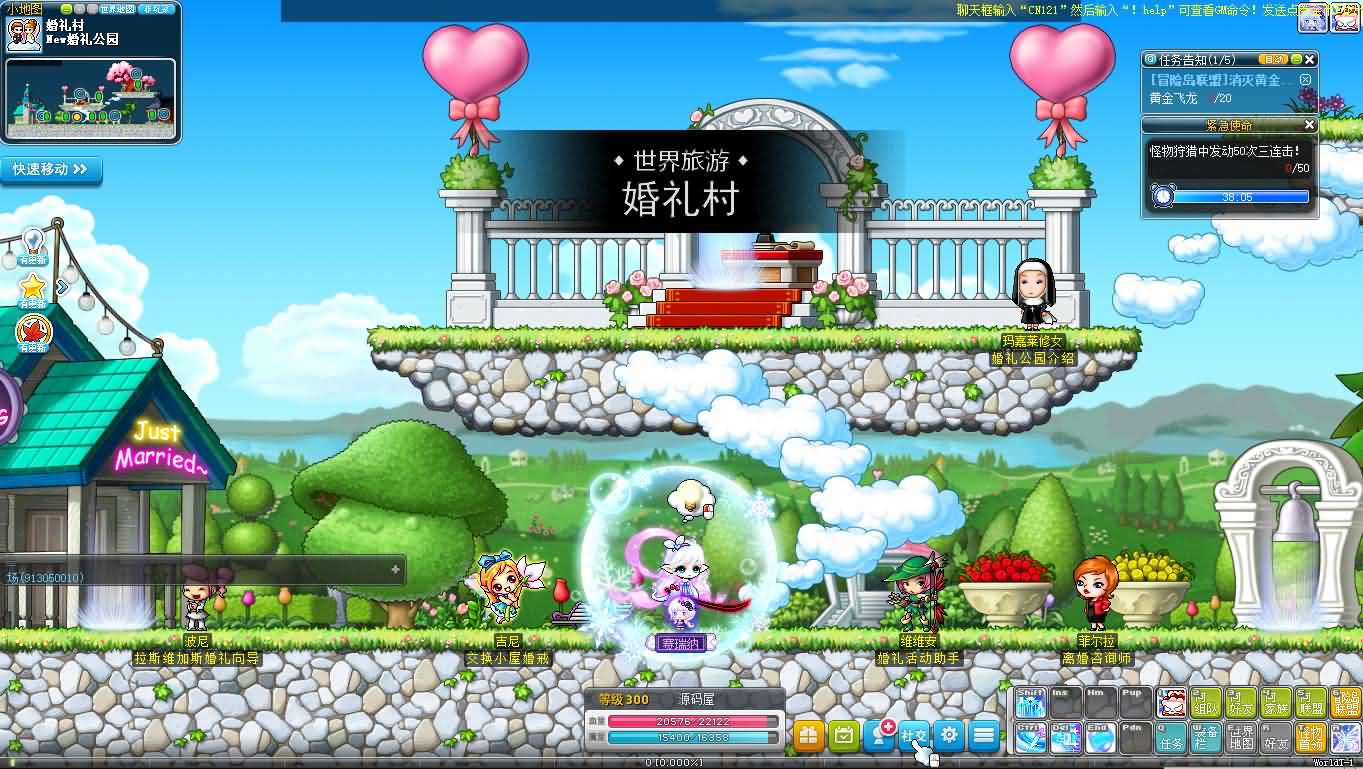Click the chevron arrow beside the star icon
This screenshot has height=769, width=1363.
pyautogui.click(x=61, y=287)
